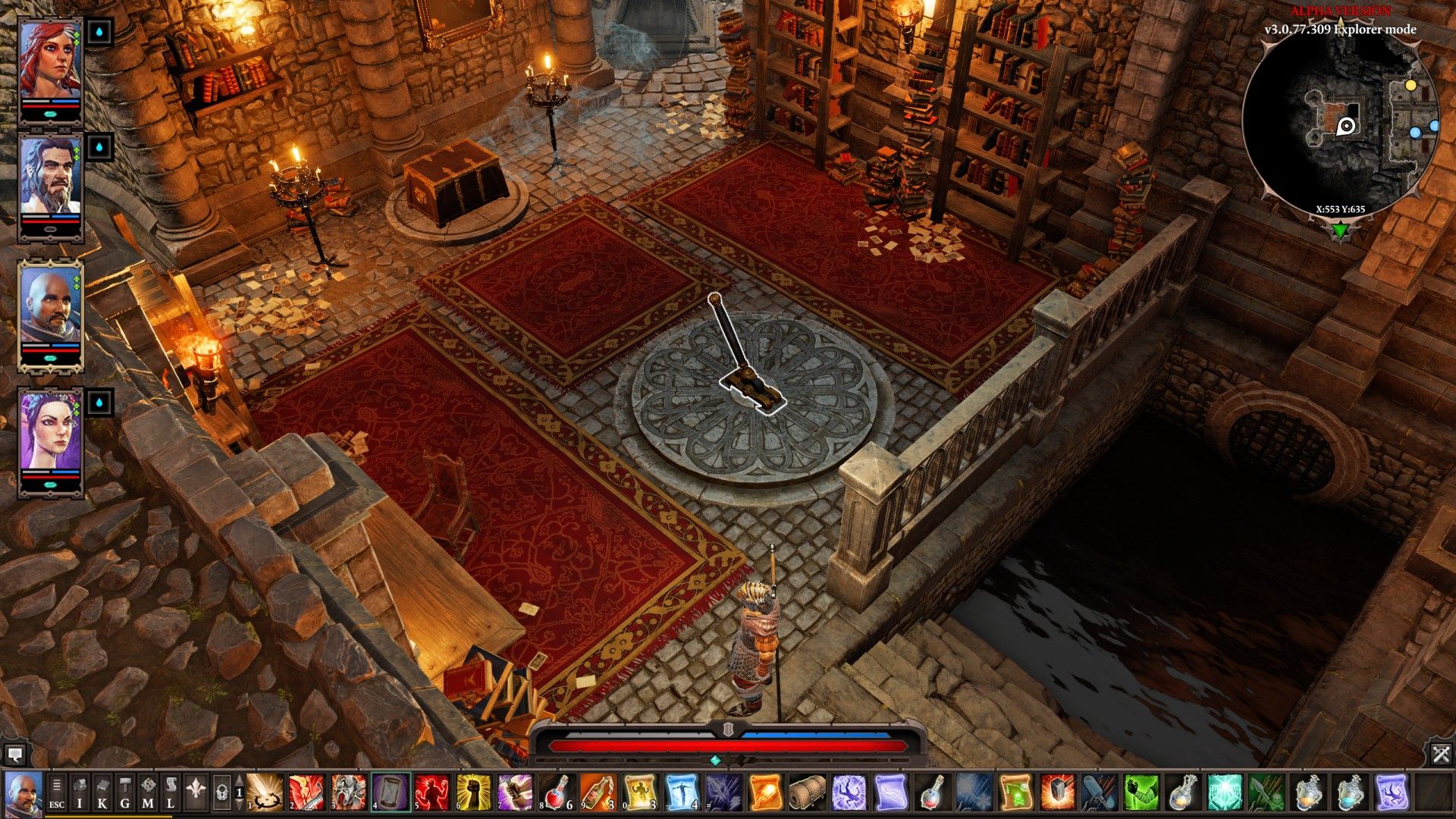
Task: Click the minimap
Action: pos(1341,125)
